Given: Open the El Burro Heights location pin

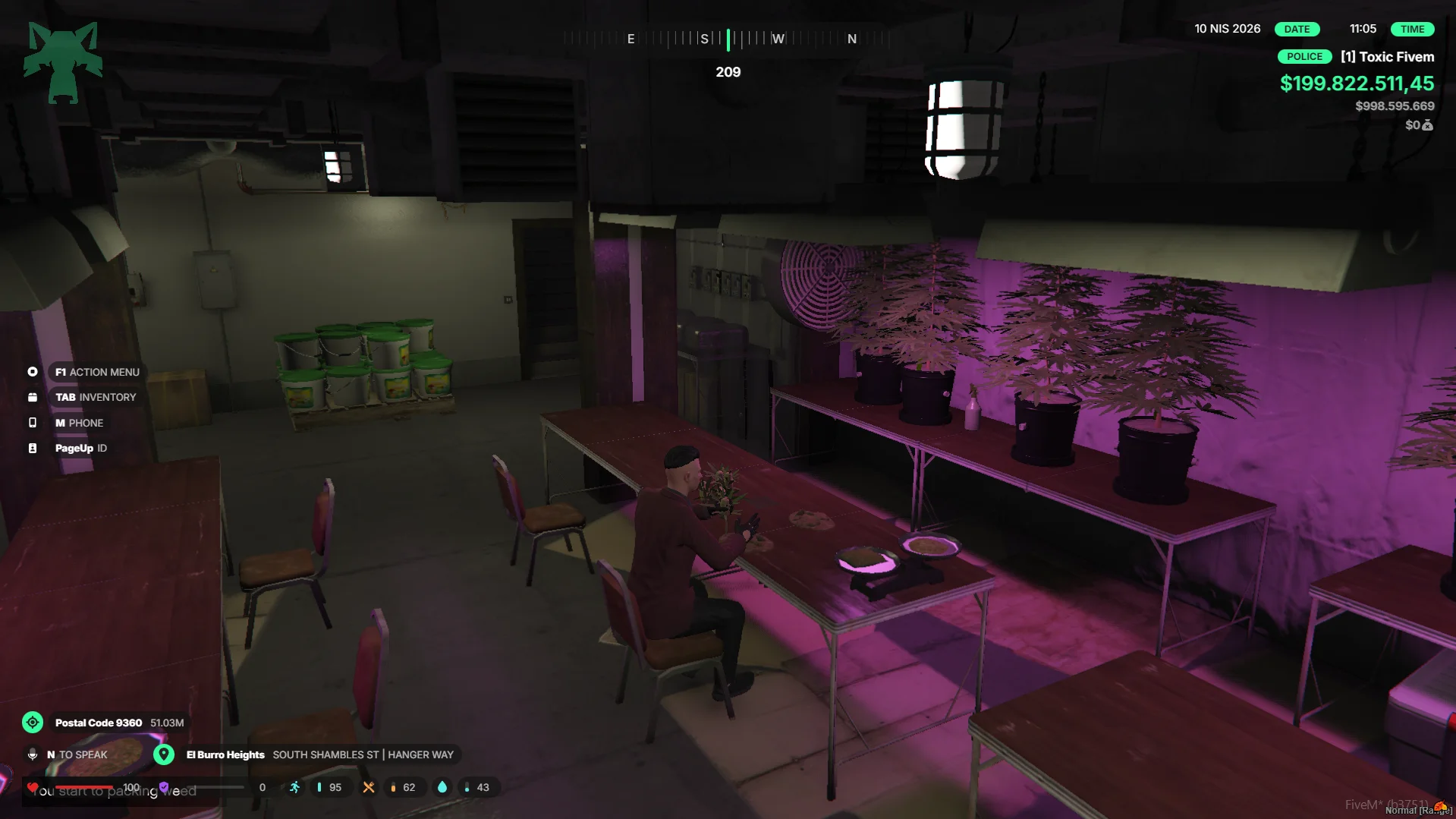Looking at the screenshot, I should (x=164, y=754).
